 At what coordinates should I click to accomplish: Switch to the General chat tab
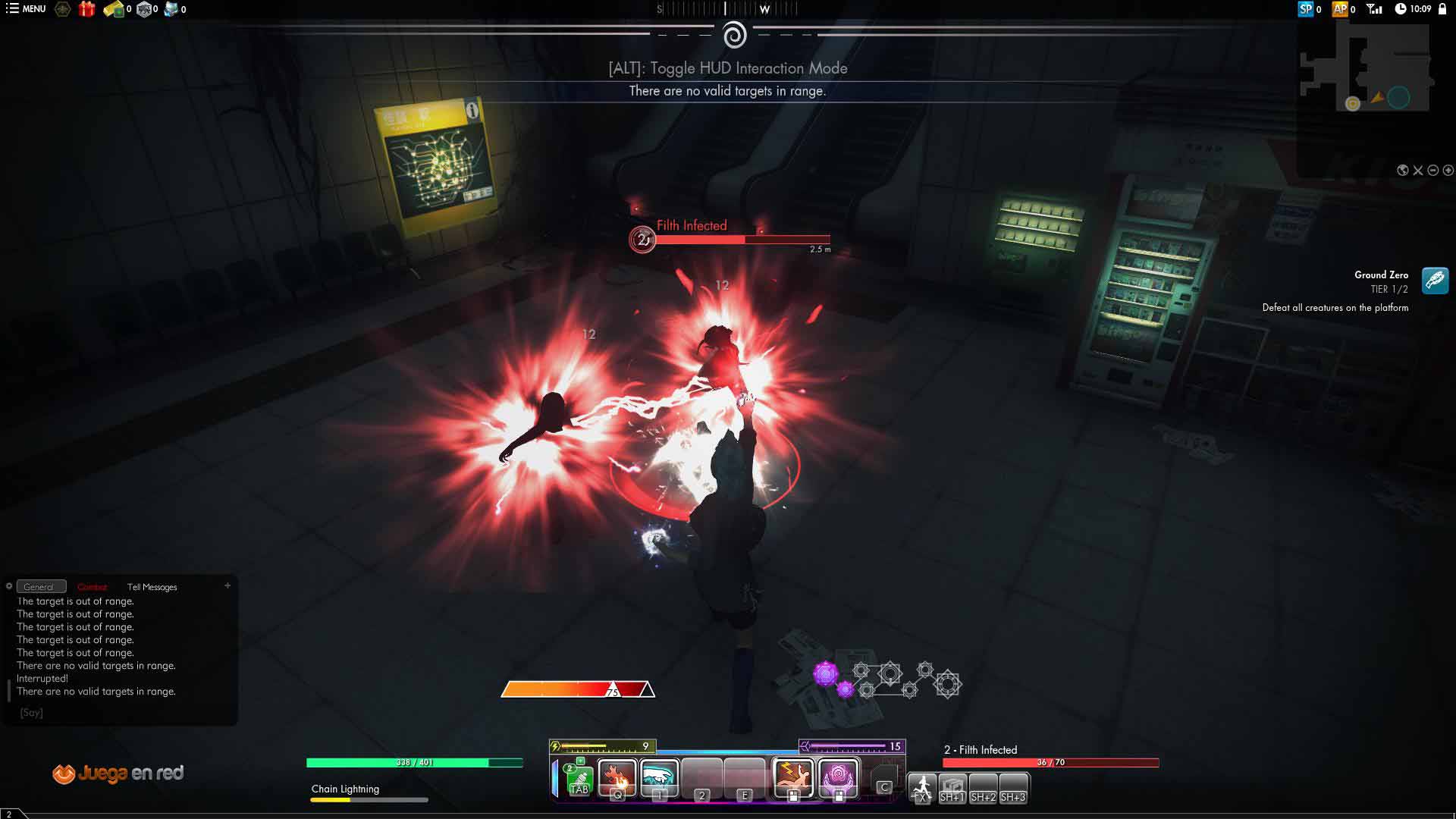(40, 587)
